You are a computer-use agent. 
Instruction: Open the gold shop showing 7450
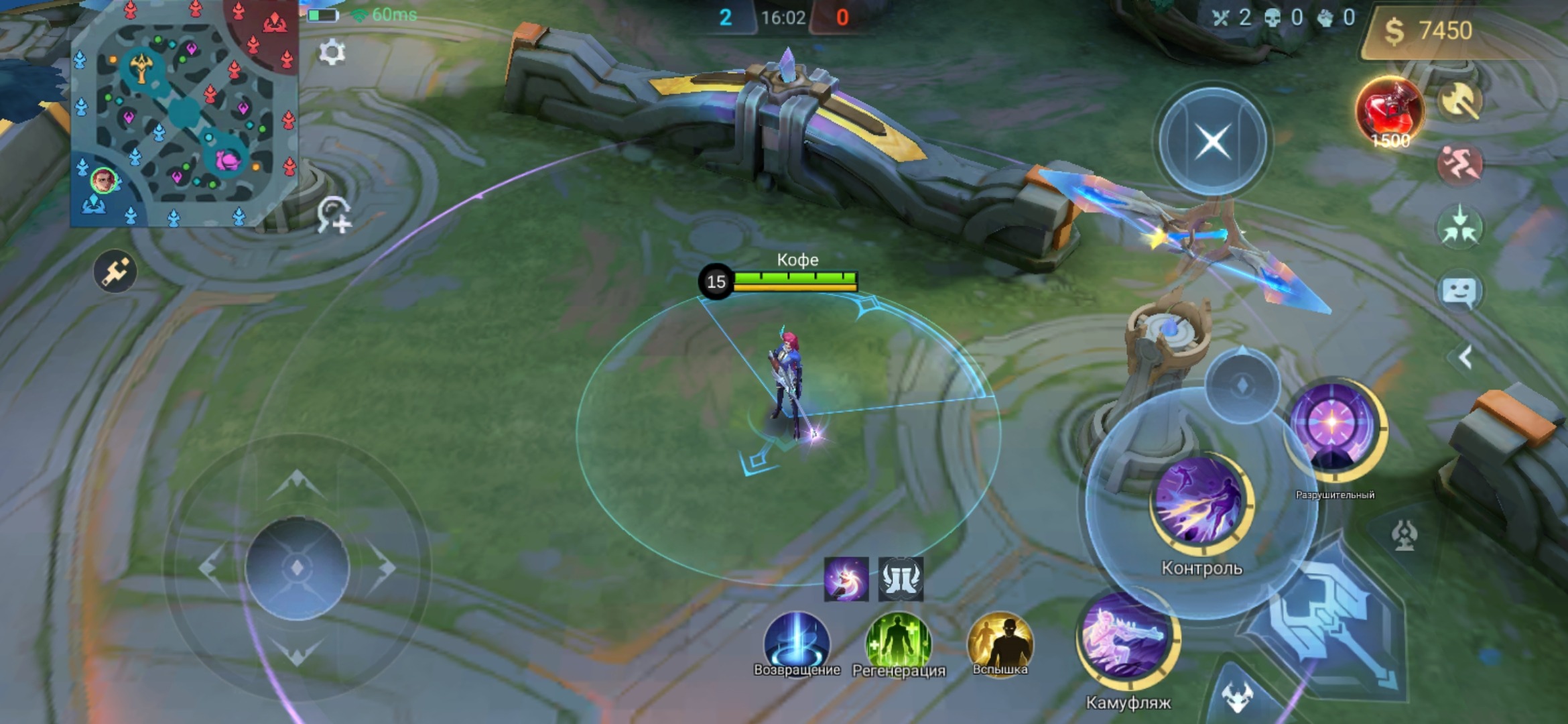point(1429,31)
